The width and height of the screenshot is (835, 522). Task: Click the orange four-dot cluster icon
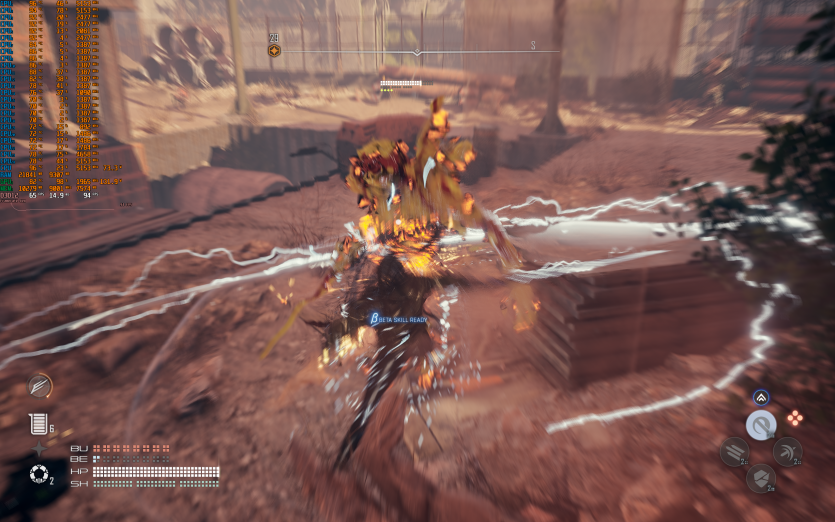click(x=795, y=417)
